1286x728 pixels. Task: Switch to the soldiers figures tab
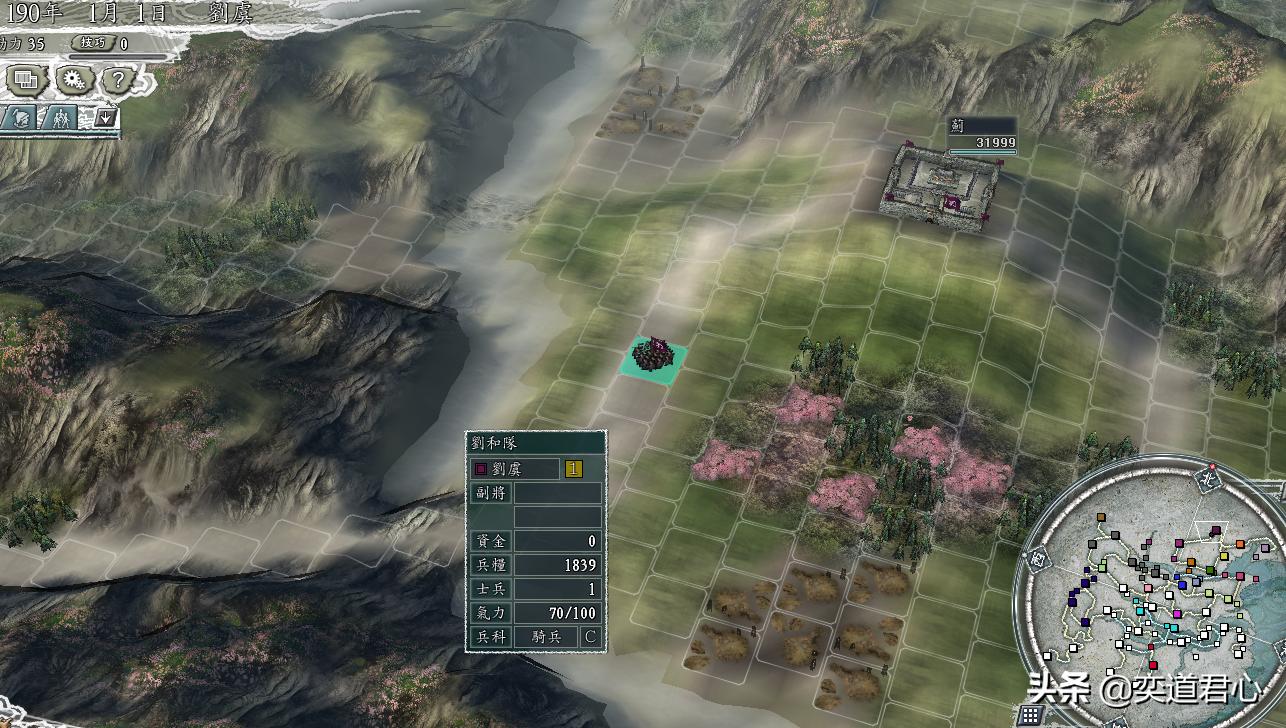pyautogui.click(x=60, y=117)
